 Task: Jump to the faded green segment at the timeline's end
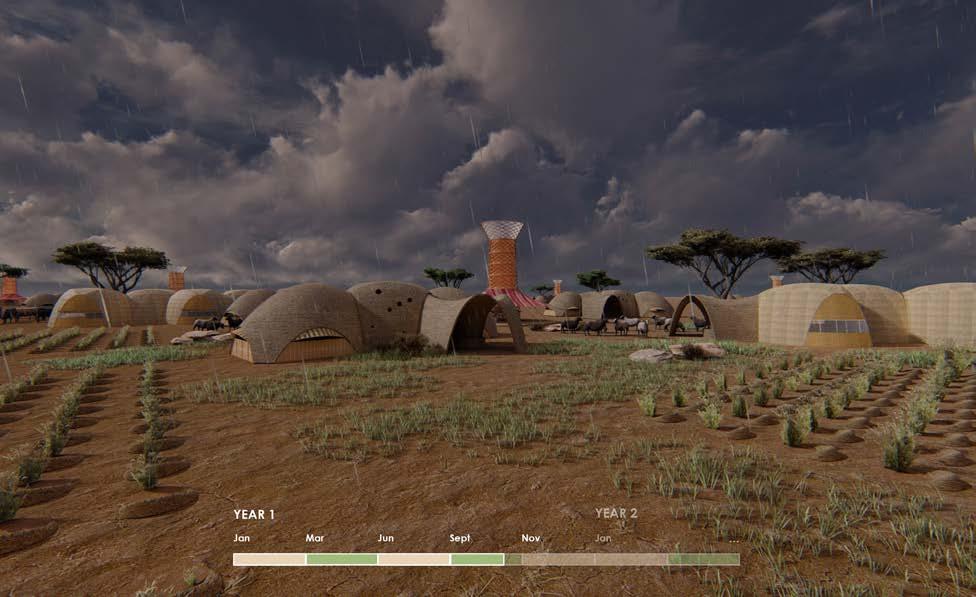[x=704, y=559]
